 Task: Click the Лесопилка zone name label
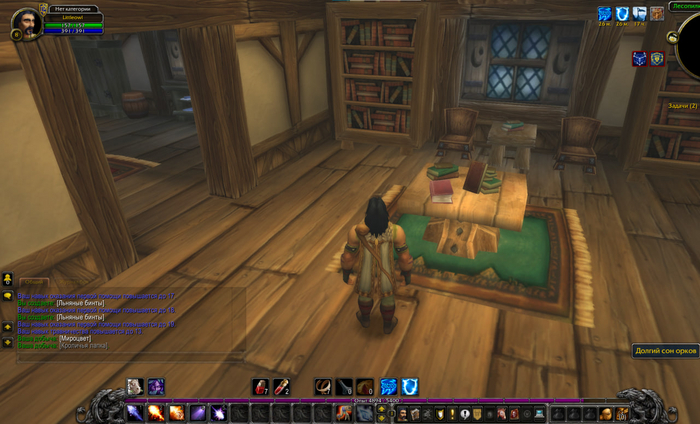[x=685, y=4]
